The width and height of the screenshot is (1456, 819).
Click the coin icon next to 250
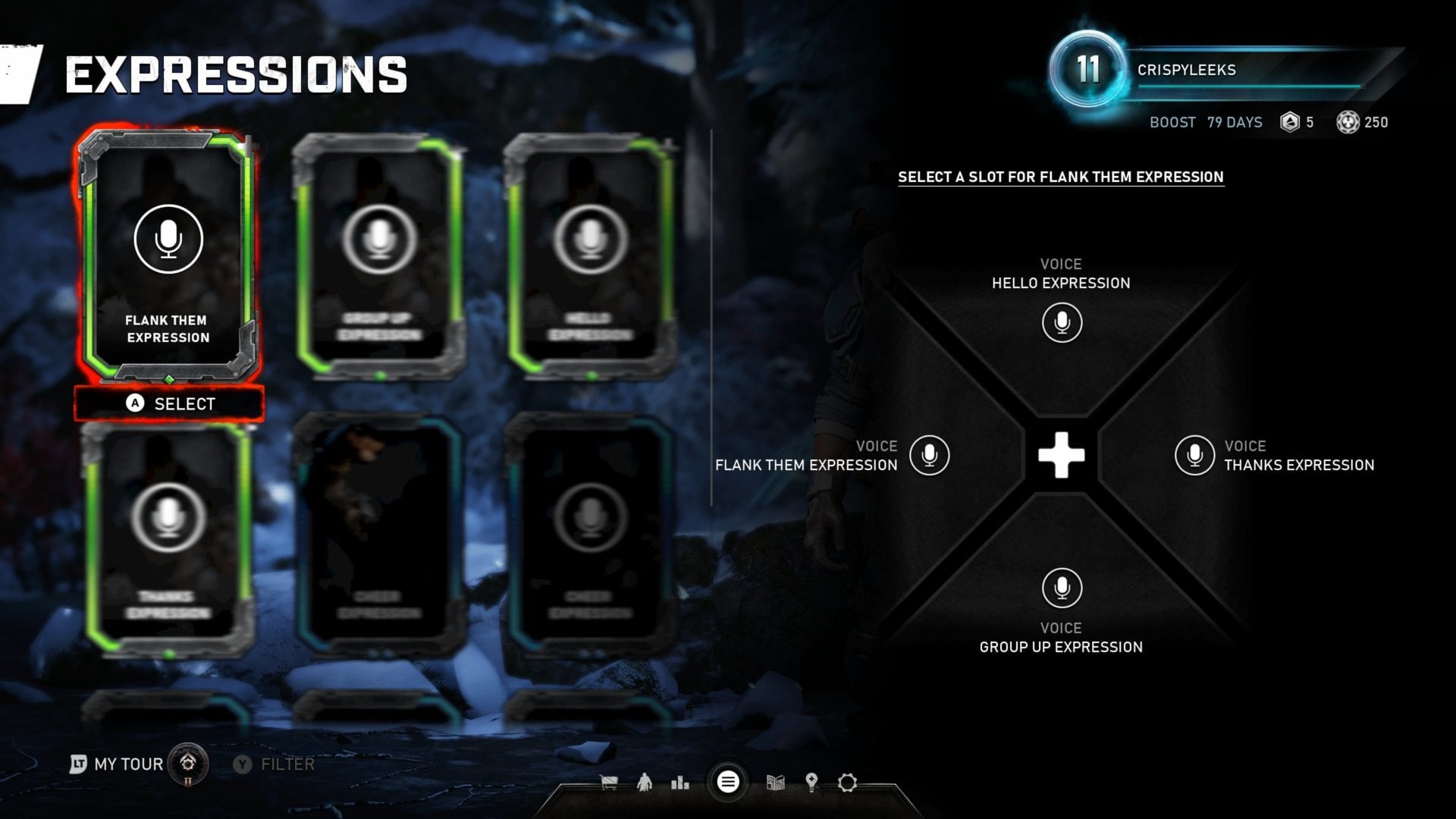click(1348, 122)
